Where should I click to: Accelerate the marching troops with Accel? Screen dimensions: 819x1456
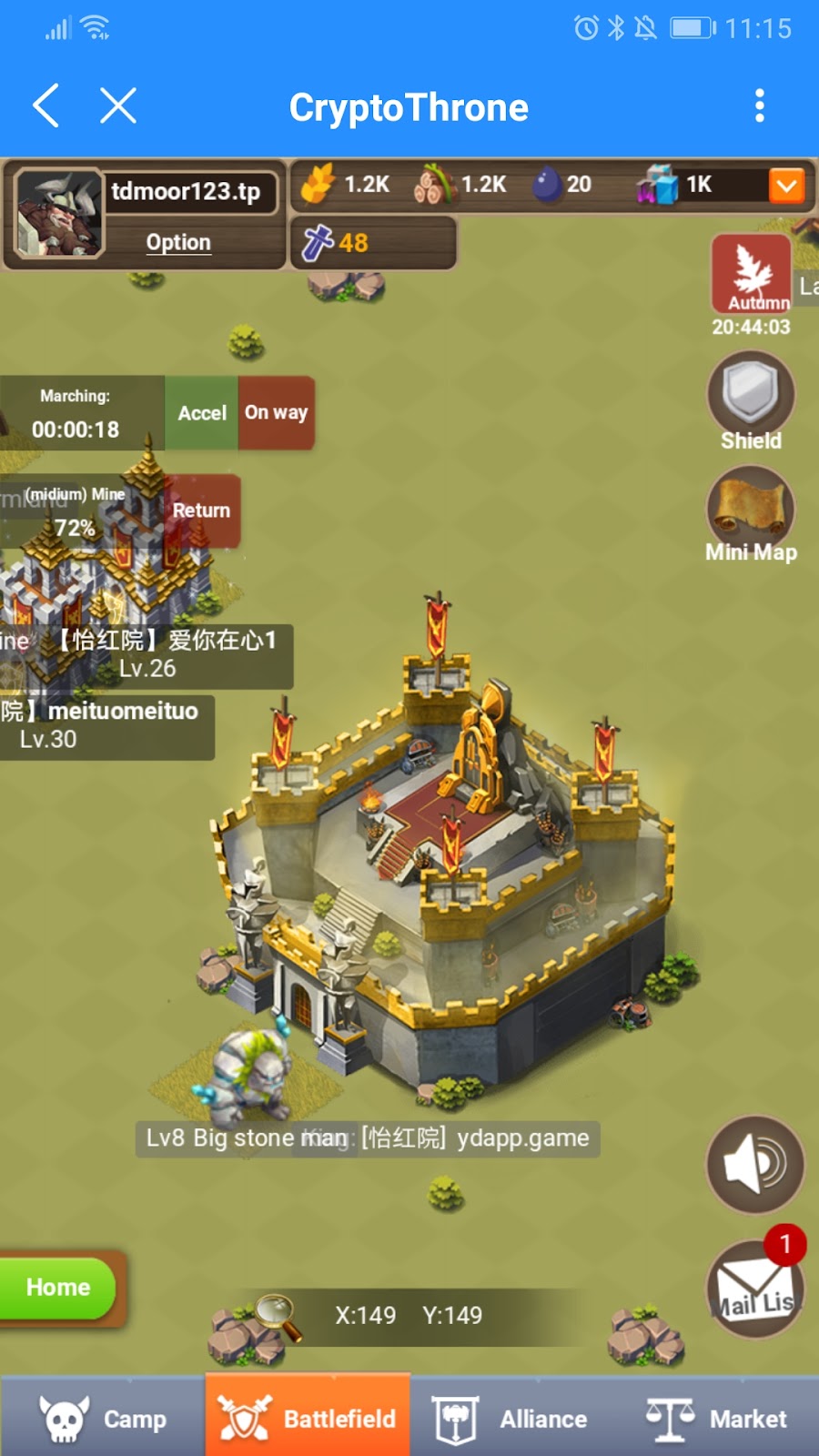(x=201, y=413)
